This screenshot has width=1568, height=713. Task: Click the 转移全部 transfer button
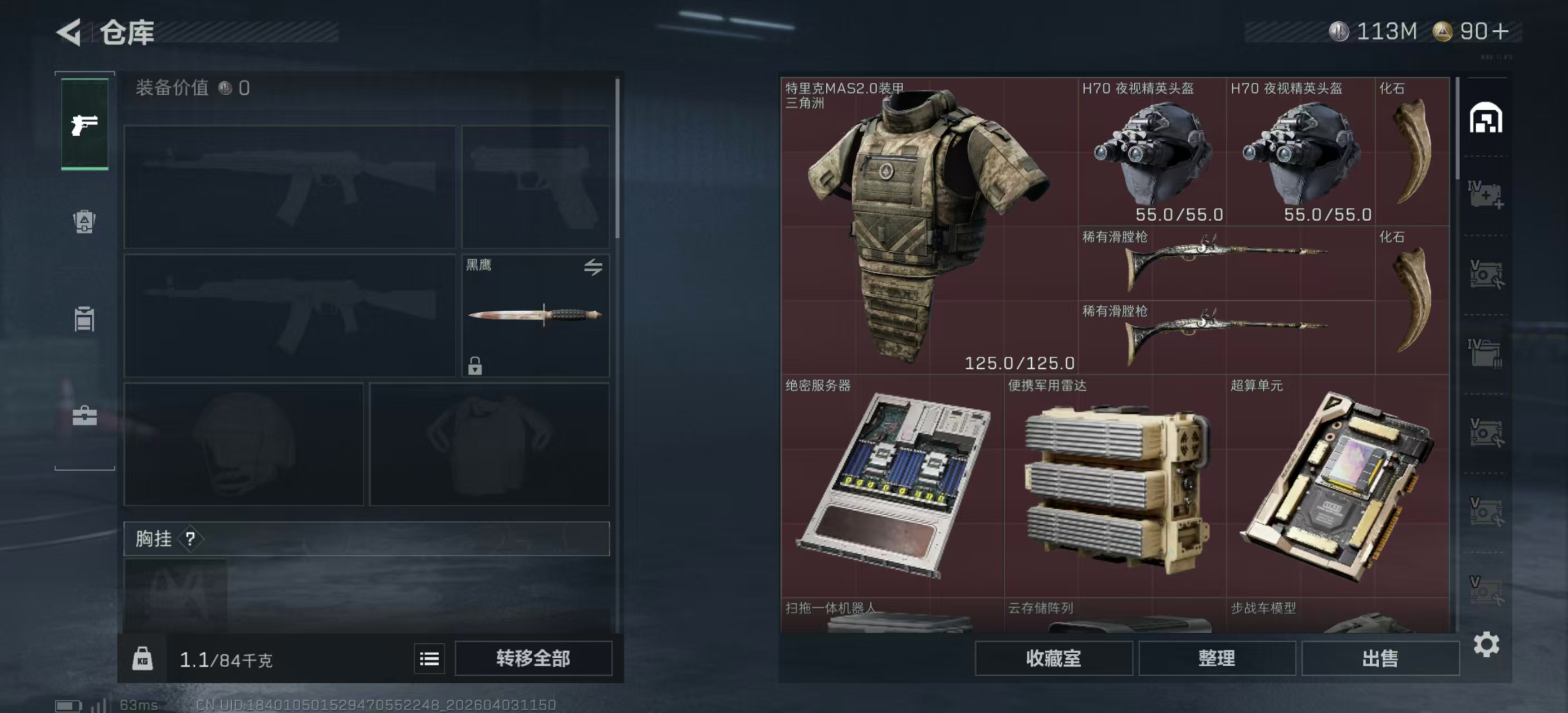(533, 658)
